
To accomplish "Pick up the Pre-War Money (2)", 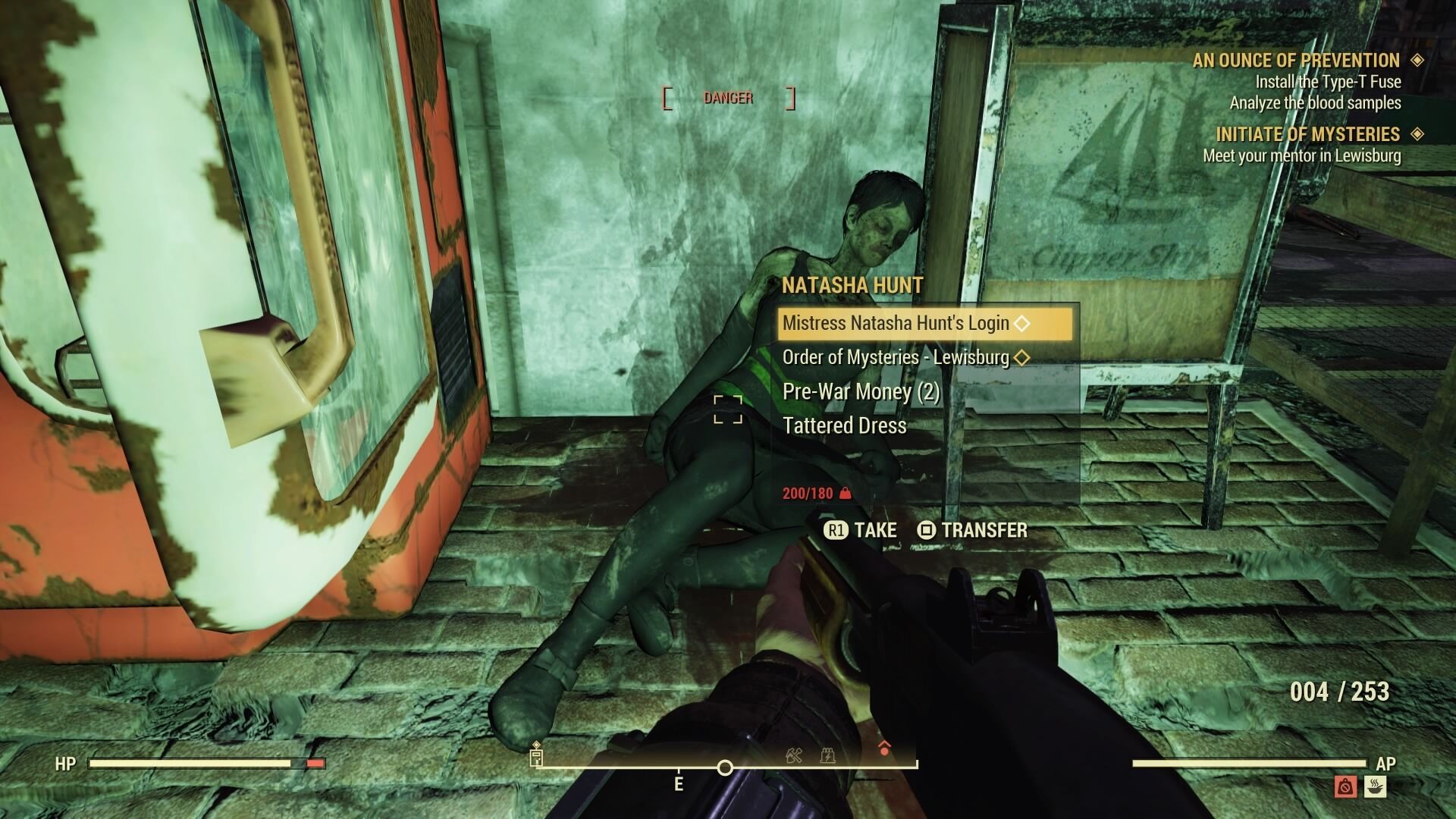I will click(861, 391).
